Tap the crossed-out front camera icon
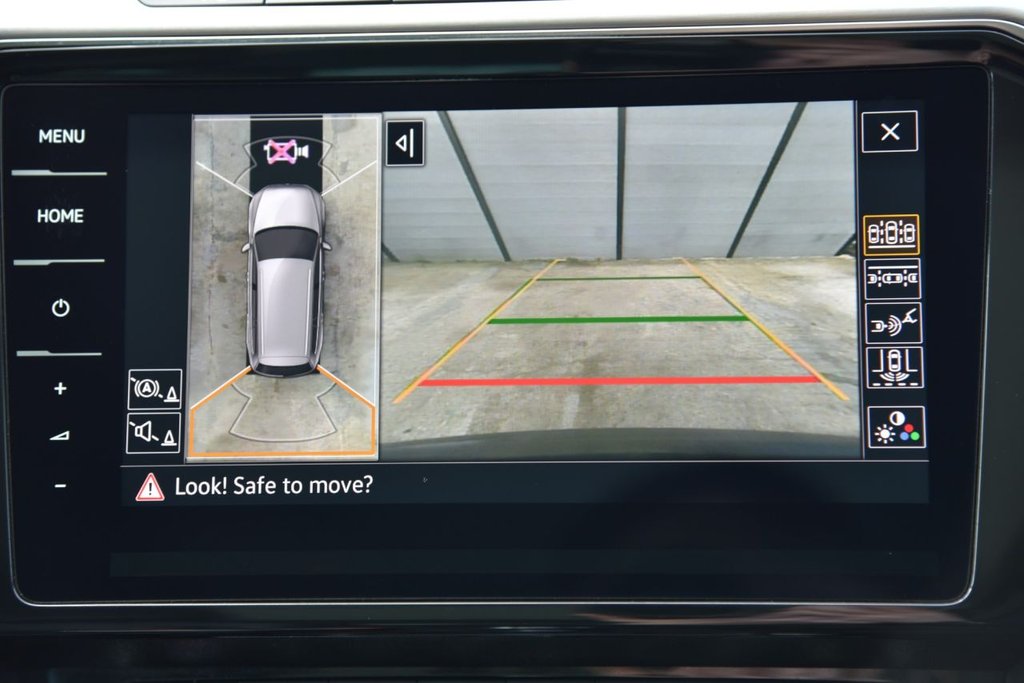The width and height of the screenshot is (1024, 683). [x=284, y=151]
